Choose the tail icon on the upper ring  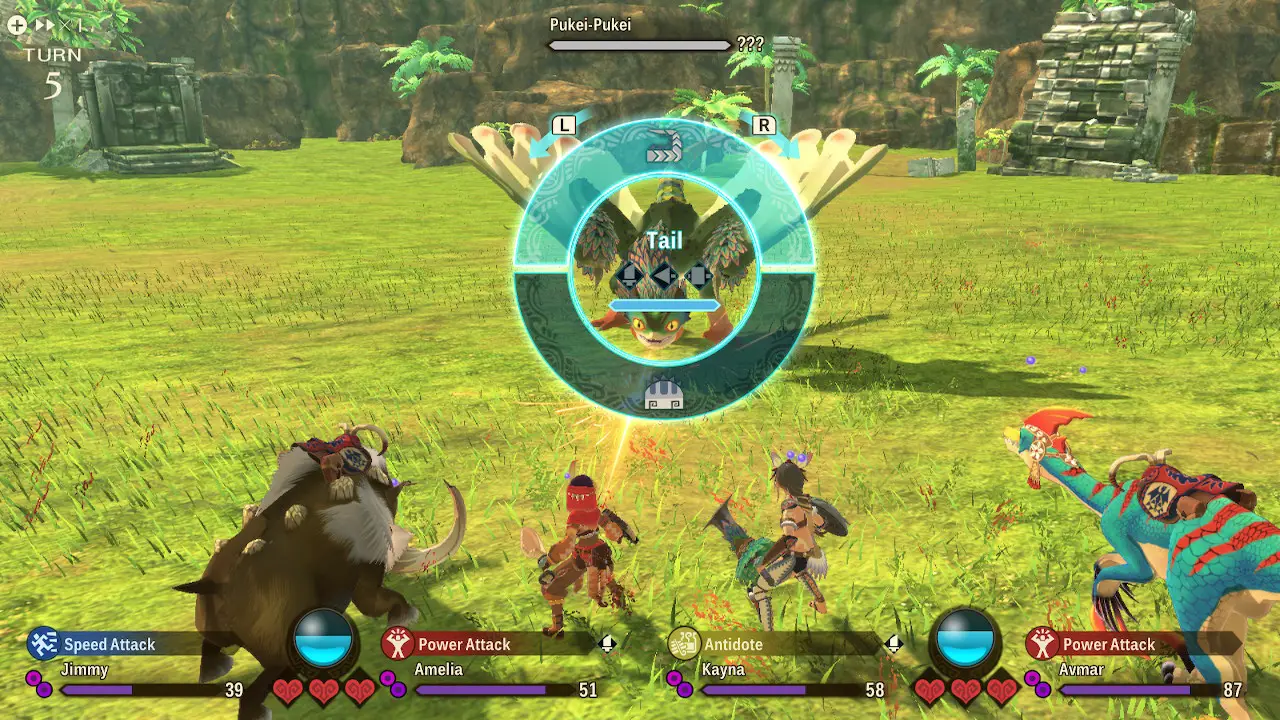[x=663, y=150]
